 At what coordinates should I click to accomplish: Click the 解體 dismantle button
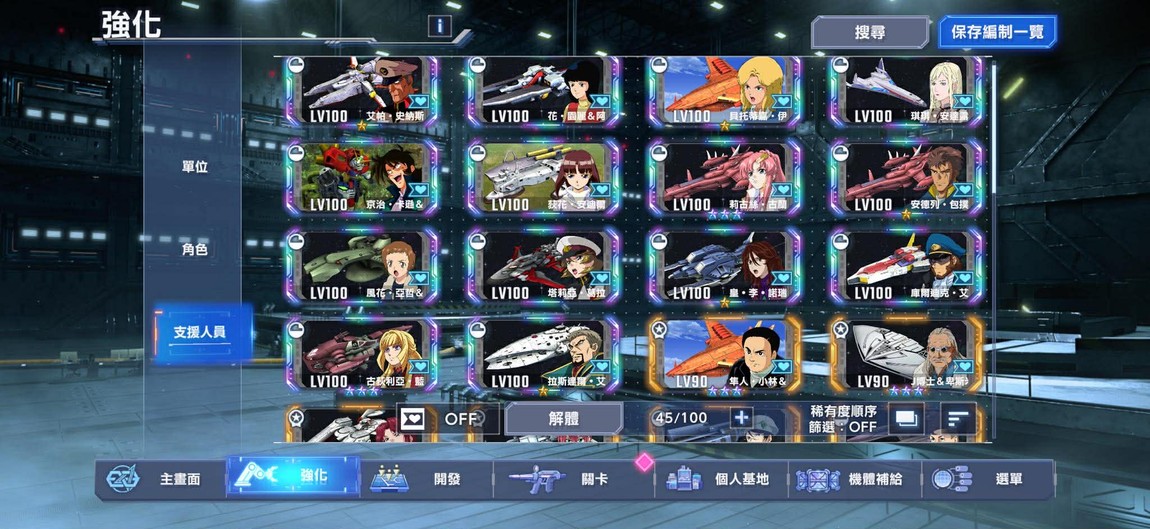(563, 419)
